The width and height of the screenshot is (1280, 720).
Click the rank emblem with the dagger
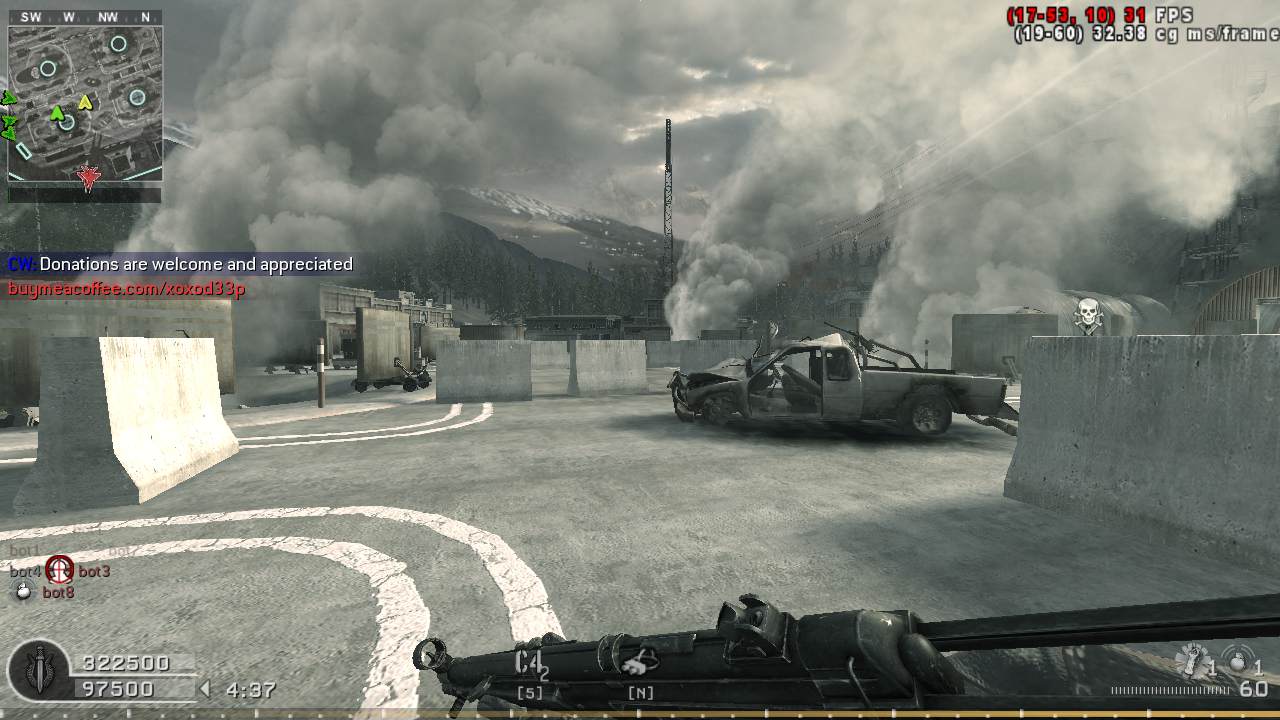[x=40, y=670]
